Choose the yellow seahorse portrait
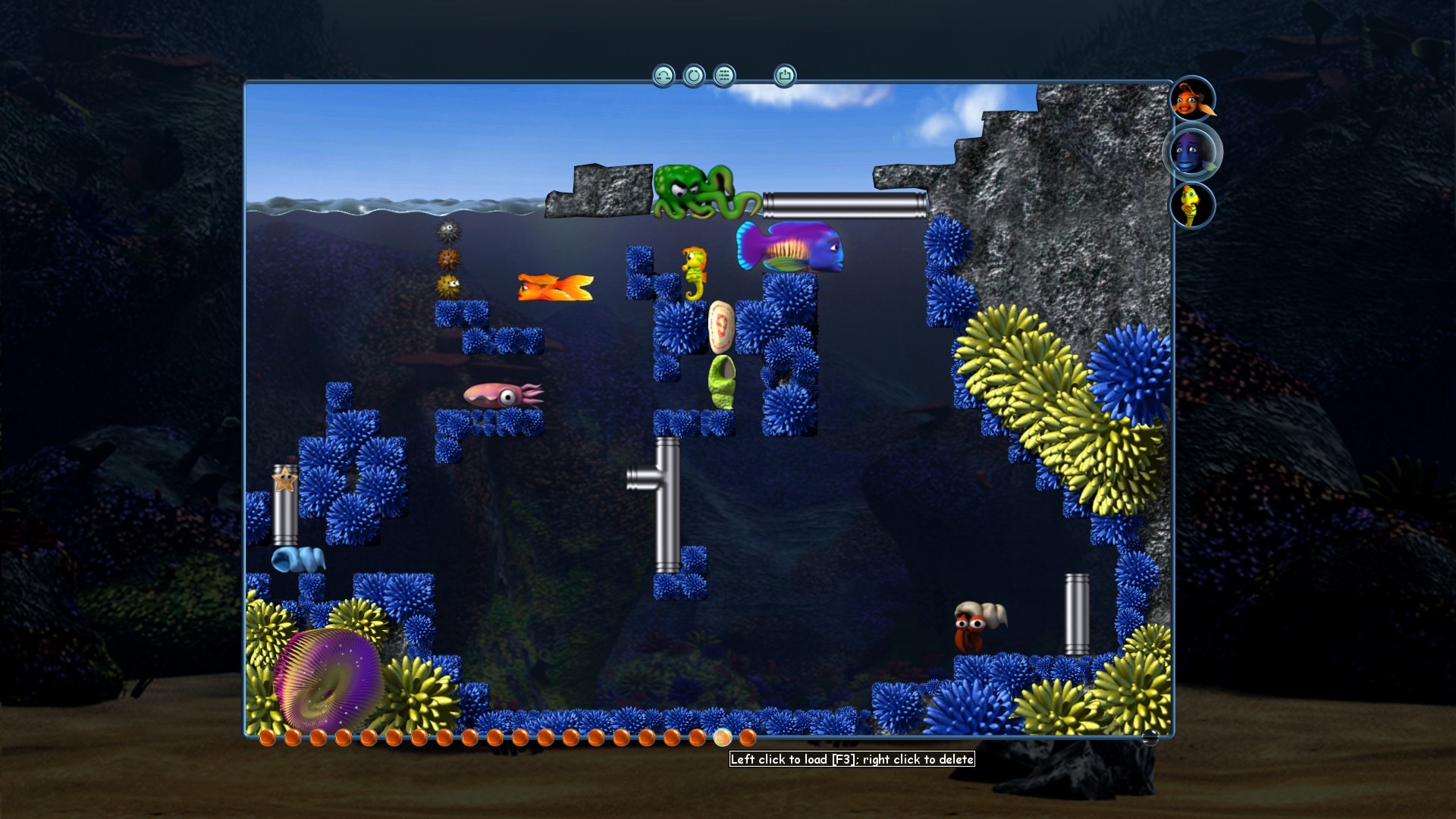The width and height of the screenshot is (1456, 819). 1193,206
